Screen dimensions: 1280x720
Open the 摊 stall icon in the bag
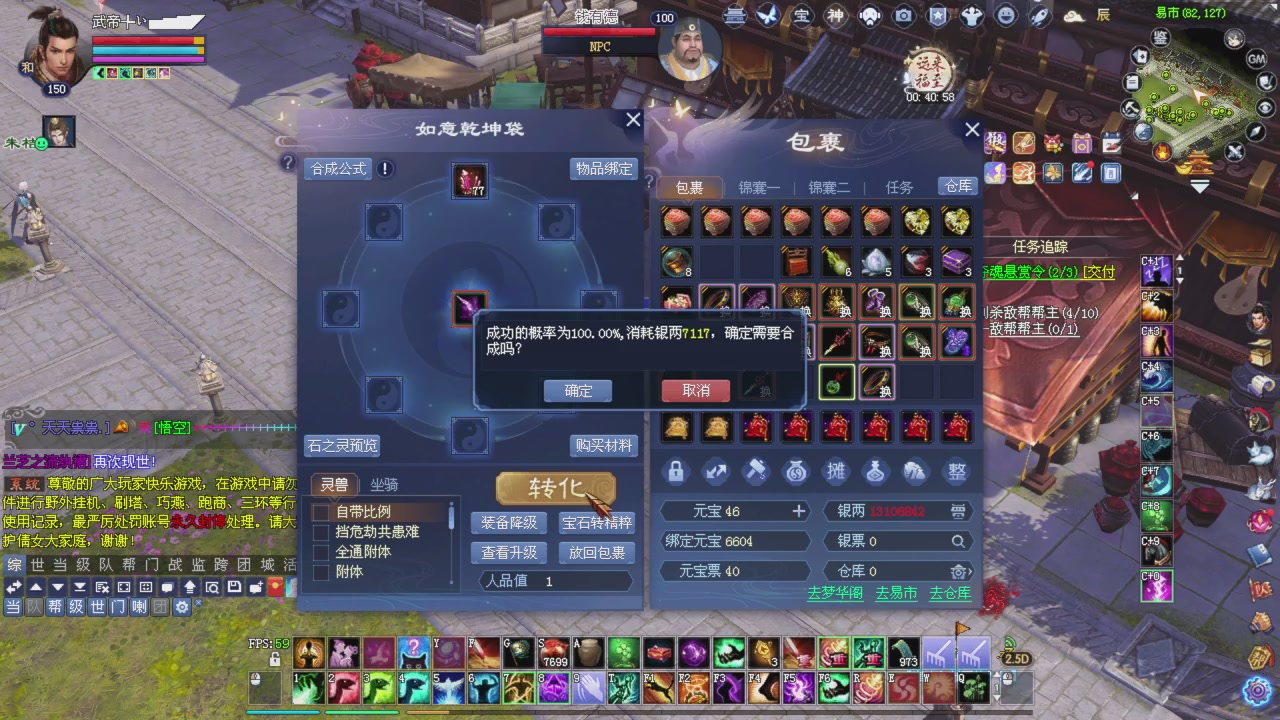click(836, 471)
